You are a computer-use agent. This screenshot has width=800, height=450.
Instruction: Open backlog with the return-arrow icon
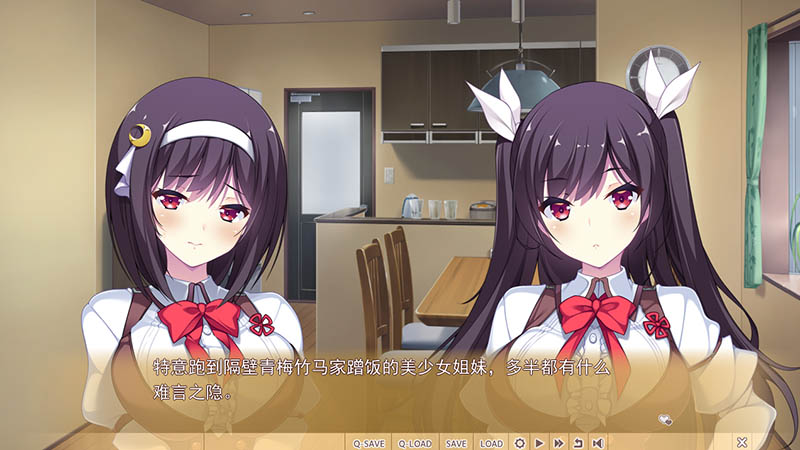(x=577, y=442)
